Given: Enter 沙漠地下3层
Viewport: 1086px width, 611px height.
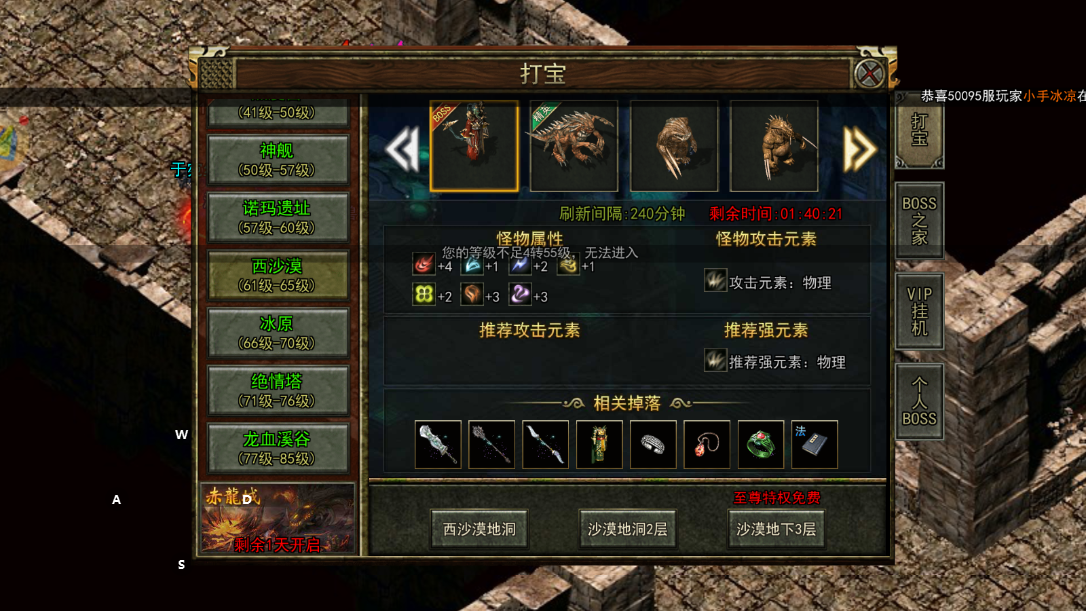Looking at the screenshot, I should [776, 529].
